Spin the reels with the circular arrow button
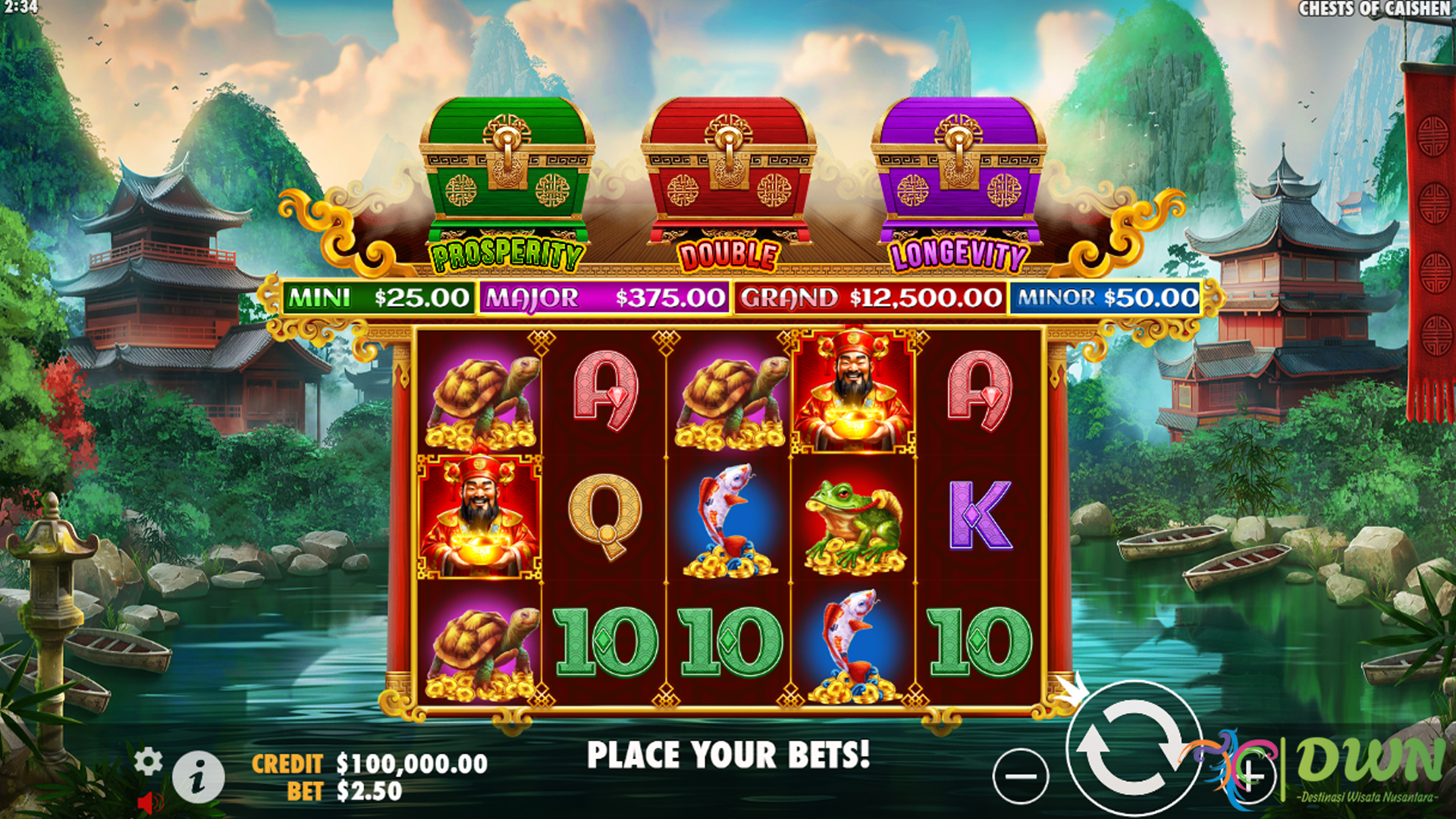1456x819 pixels. coord(1133,748)
